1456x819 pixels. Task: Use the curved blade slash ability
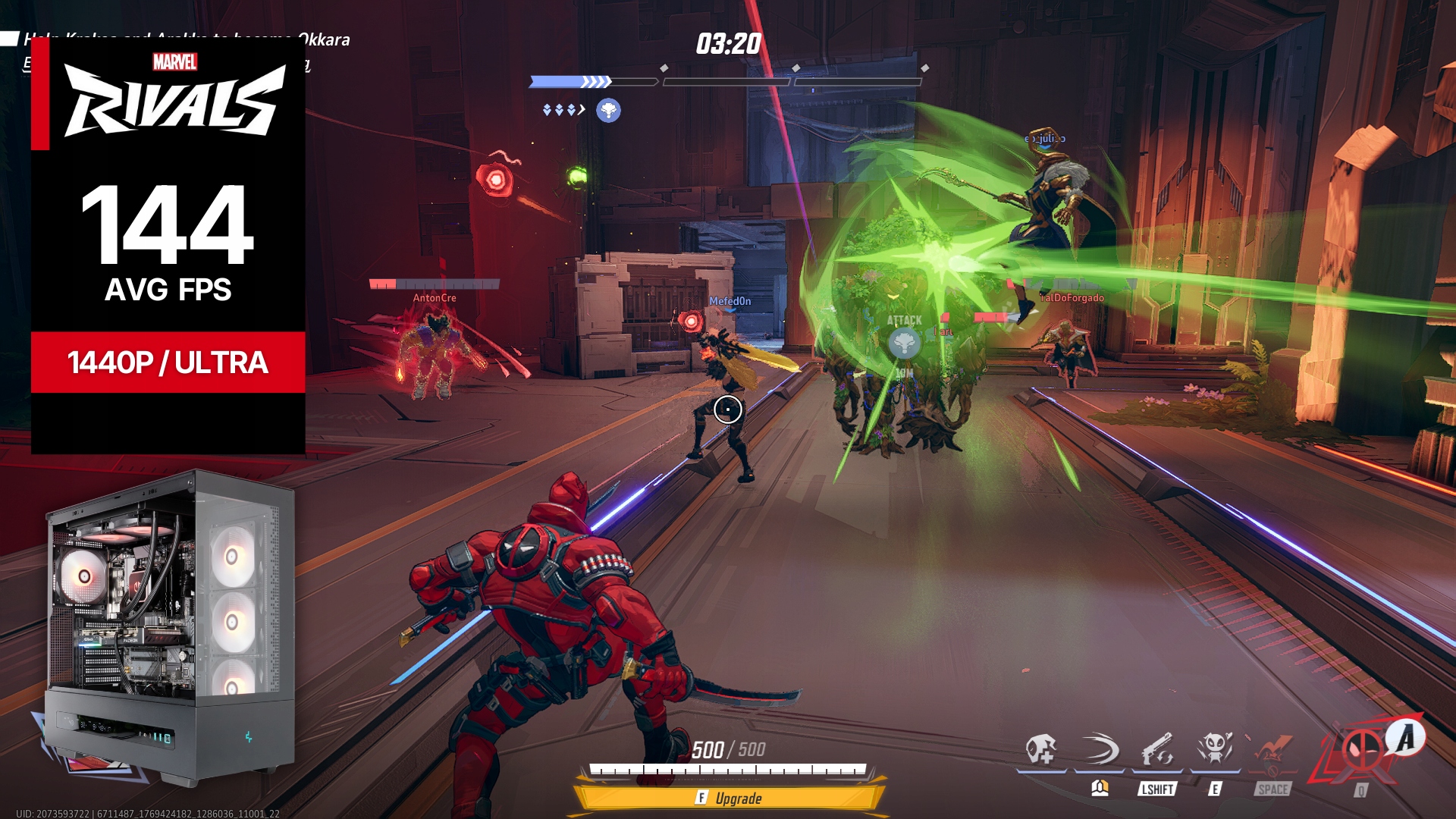(x=1099, y=750)
